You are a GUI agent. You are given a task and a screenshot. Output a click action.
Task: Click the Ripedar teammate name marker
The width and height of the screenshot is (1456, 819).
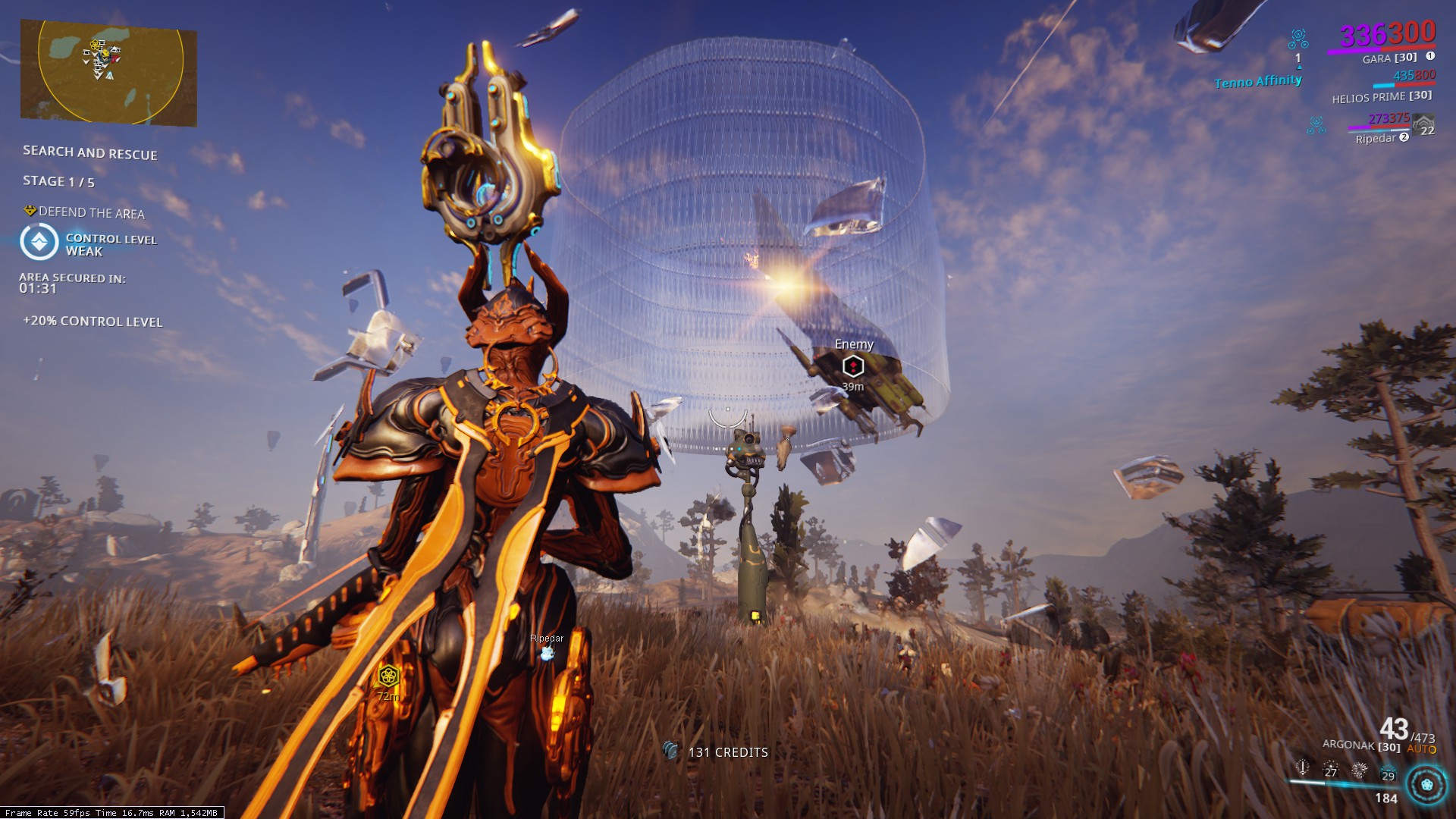547,639
